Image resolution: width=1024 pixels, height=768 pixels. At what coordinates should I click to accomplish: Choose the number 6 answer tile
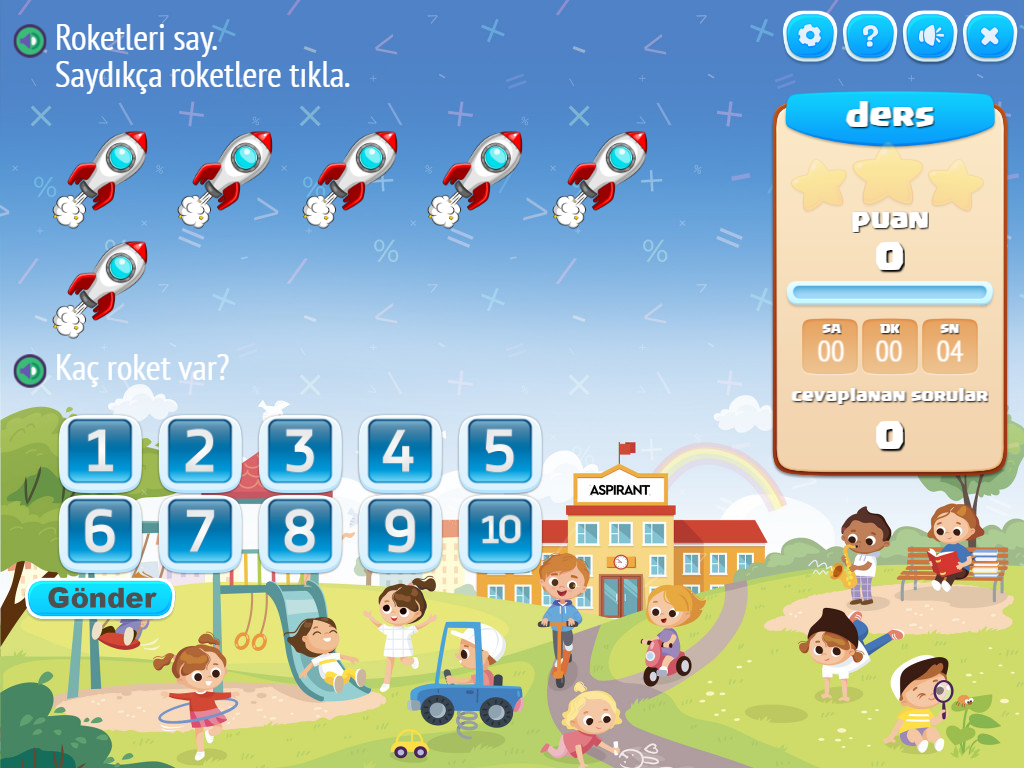[100, 533]
